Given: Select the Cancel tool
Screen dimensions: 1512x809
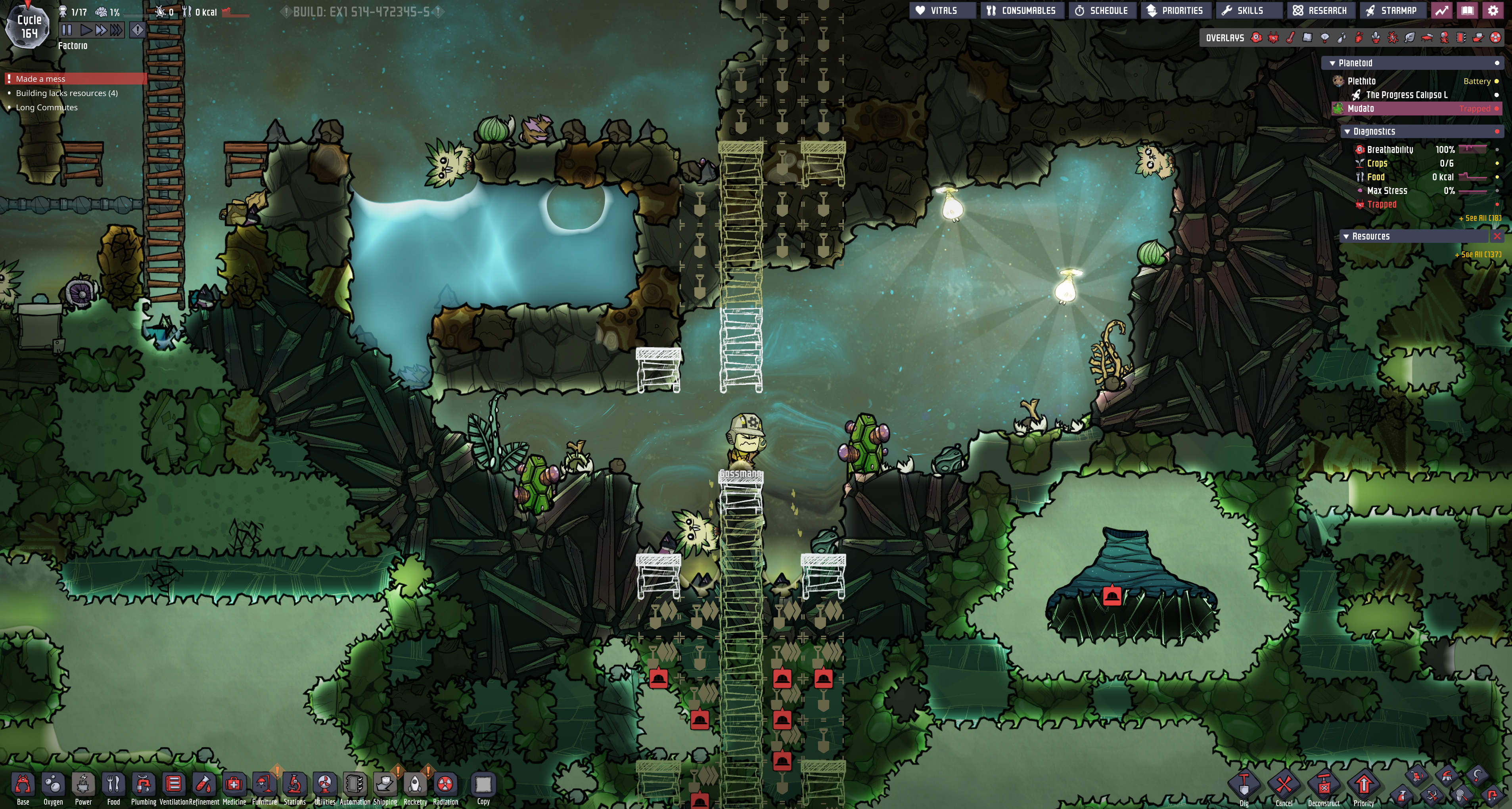Looking at the screenshot, I should point(1284,786).
